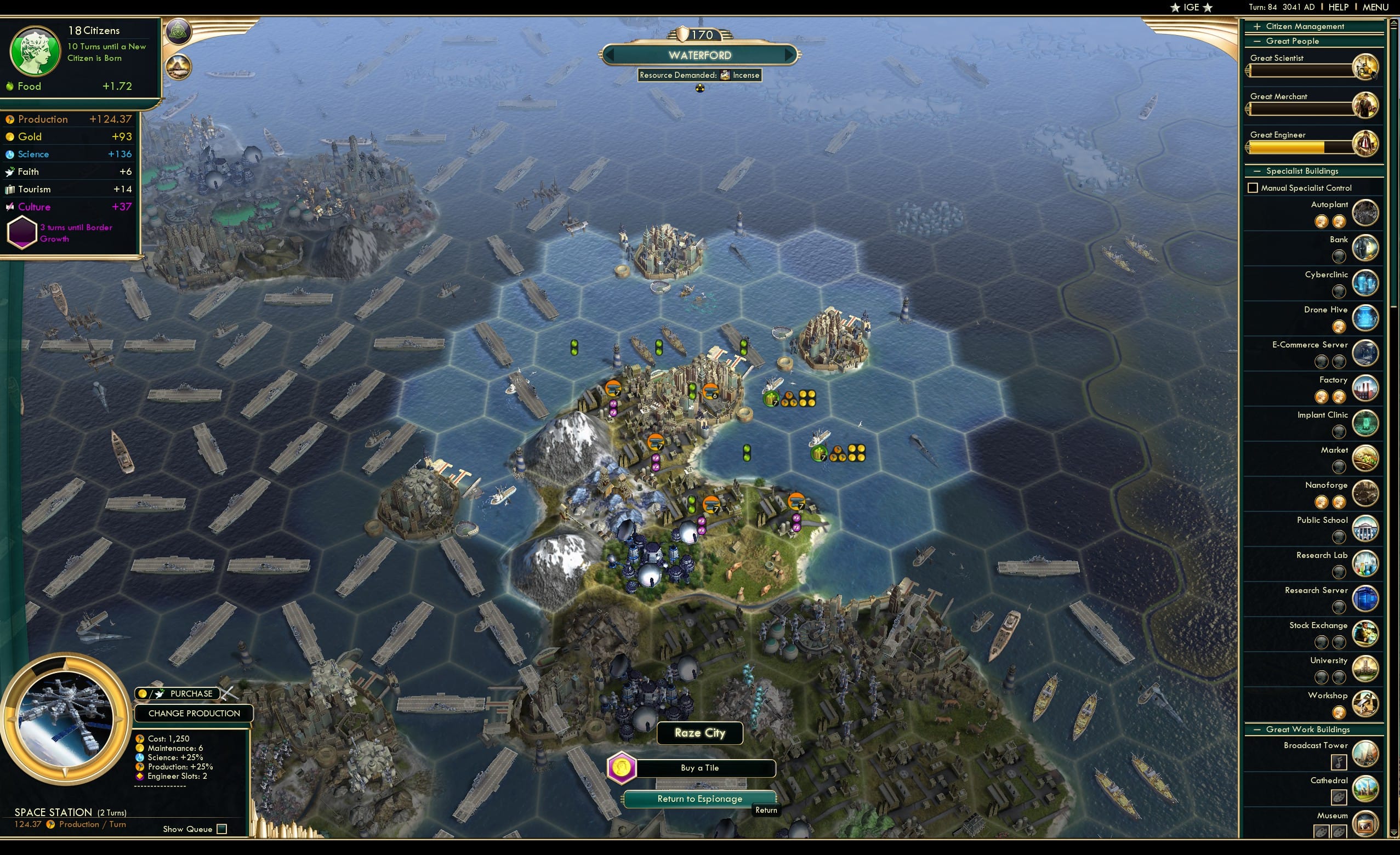
Task: Enable Manual Specialist Control
Action: point(1255,187)
